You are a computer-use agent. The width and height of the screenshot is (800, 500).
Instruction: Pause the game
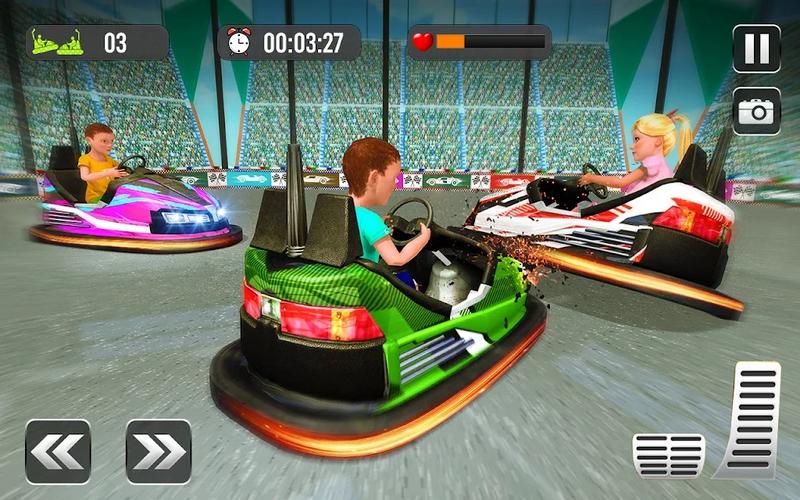756,49
